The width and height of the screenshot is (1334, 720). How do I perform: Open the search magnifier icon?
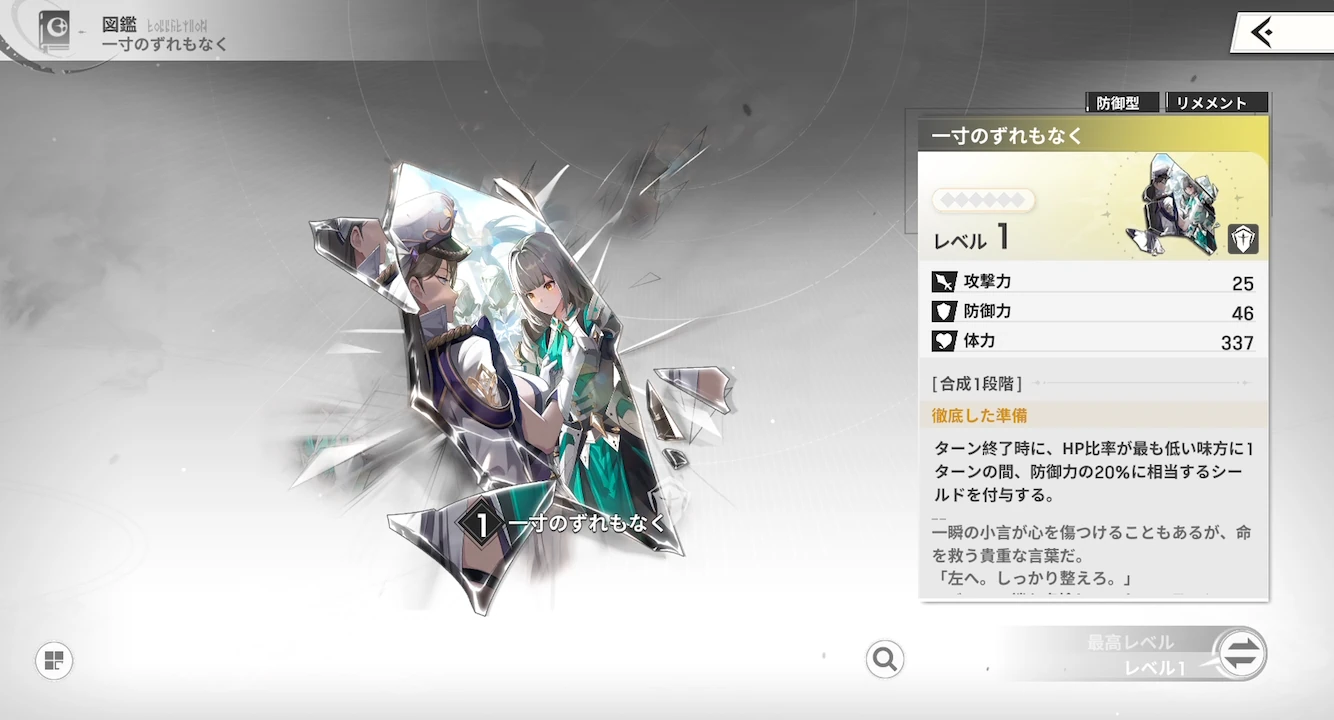pos(884,660)
